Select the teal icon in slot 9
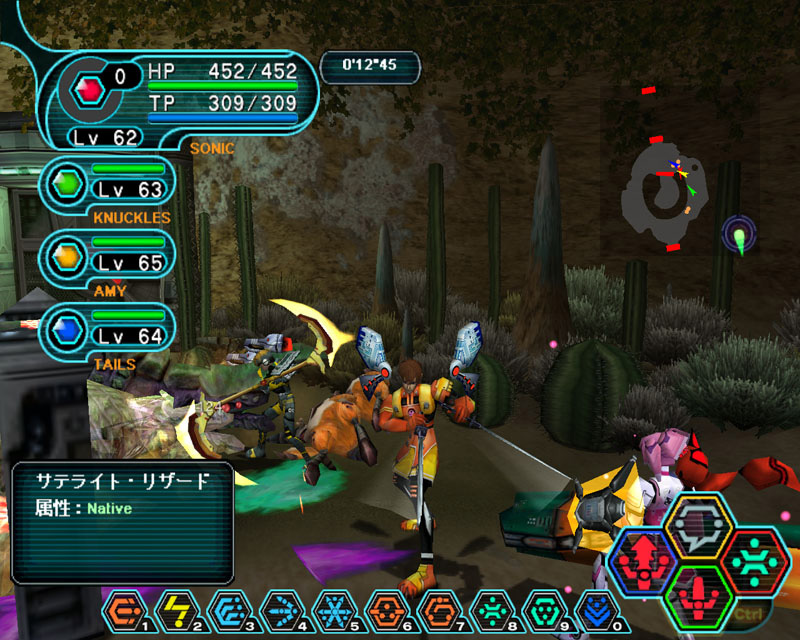Screen dimensions: 800x640 (540, 609)
